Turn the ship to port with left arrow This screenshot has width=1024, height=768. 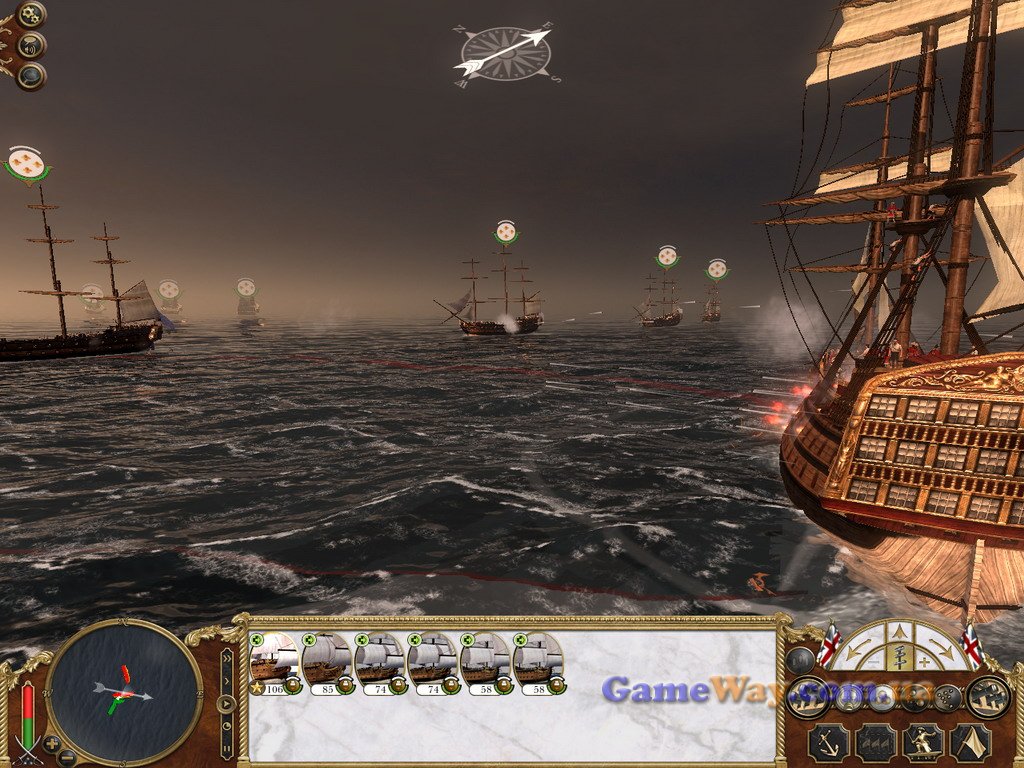(x=857, y=648)
